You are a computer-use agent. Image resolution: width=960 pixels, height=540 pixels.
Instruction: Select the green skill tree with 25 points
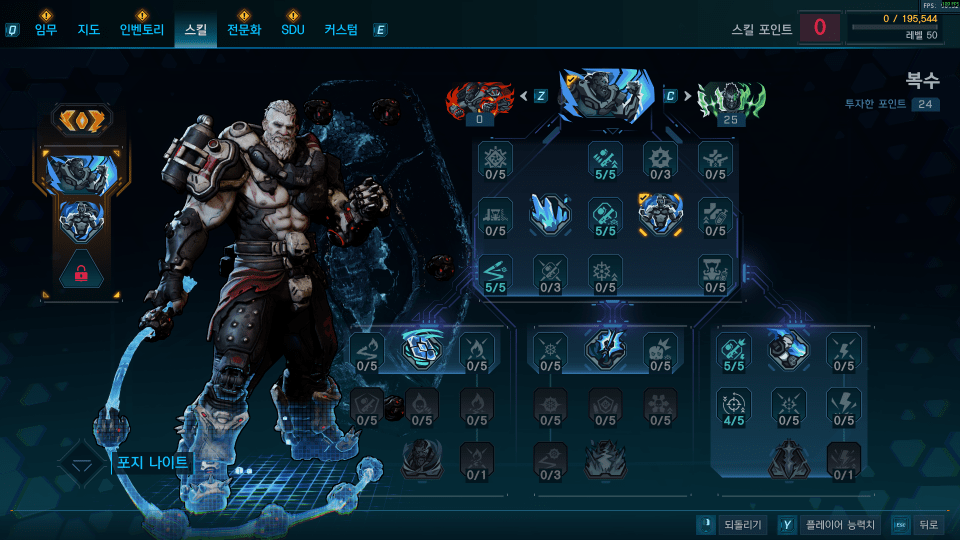pos(730,98)
